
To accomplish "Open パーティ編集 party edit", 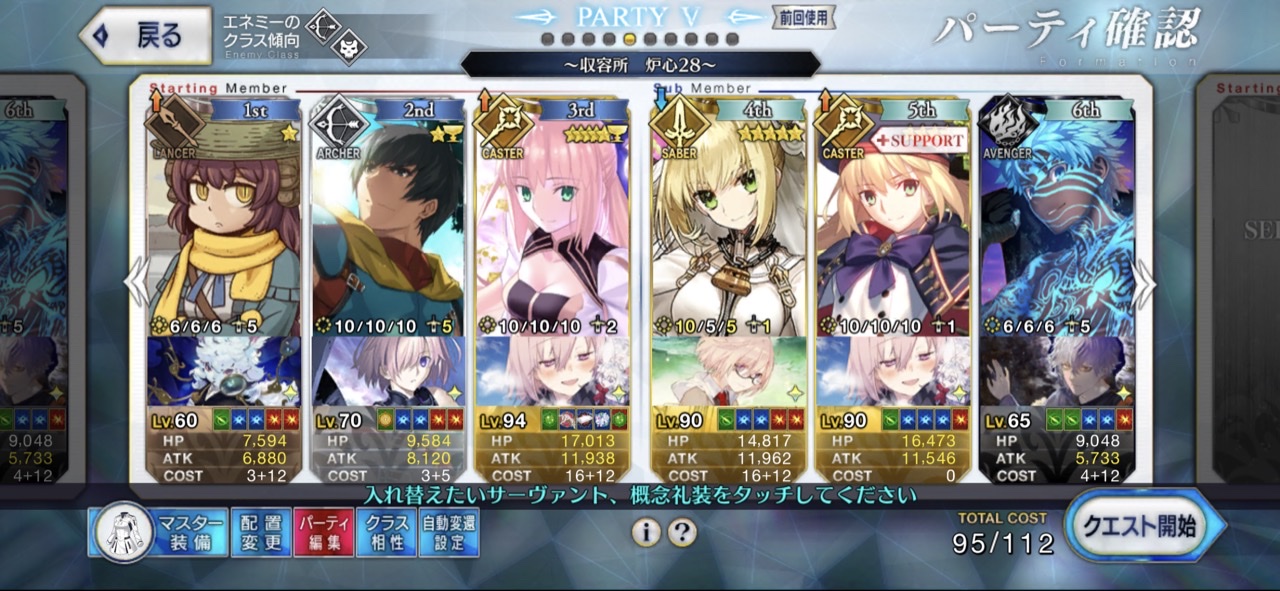I will 323,532.
